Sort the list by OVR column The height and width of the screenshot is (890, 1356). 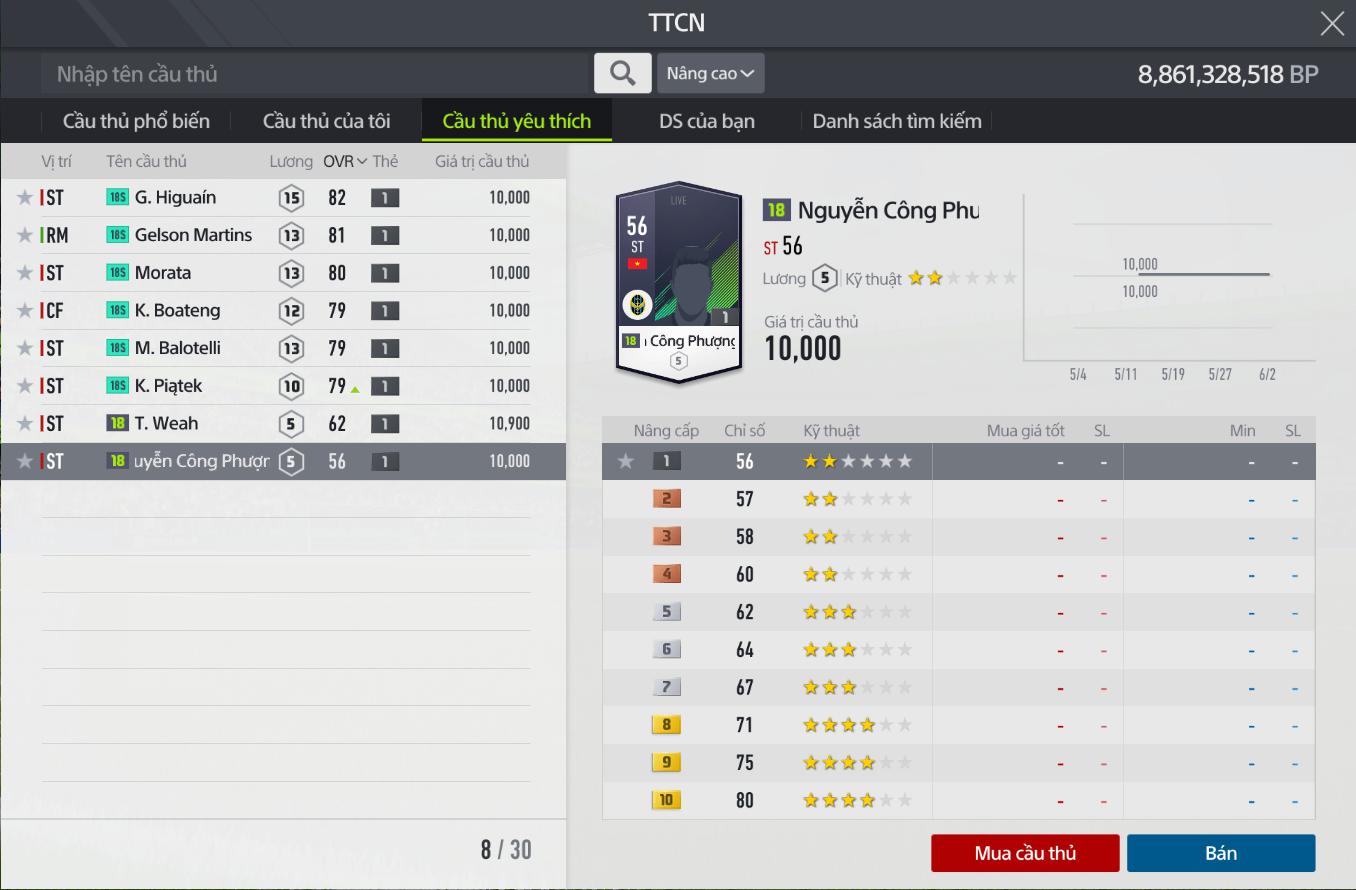coord(345,161)
